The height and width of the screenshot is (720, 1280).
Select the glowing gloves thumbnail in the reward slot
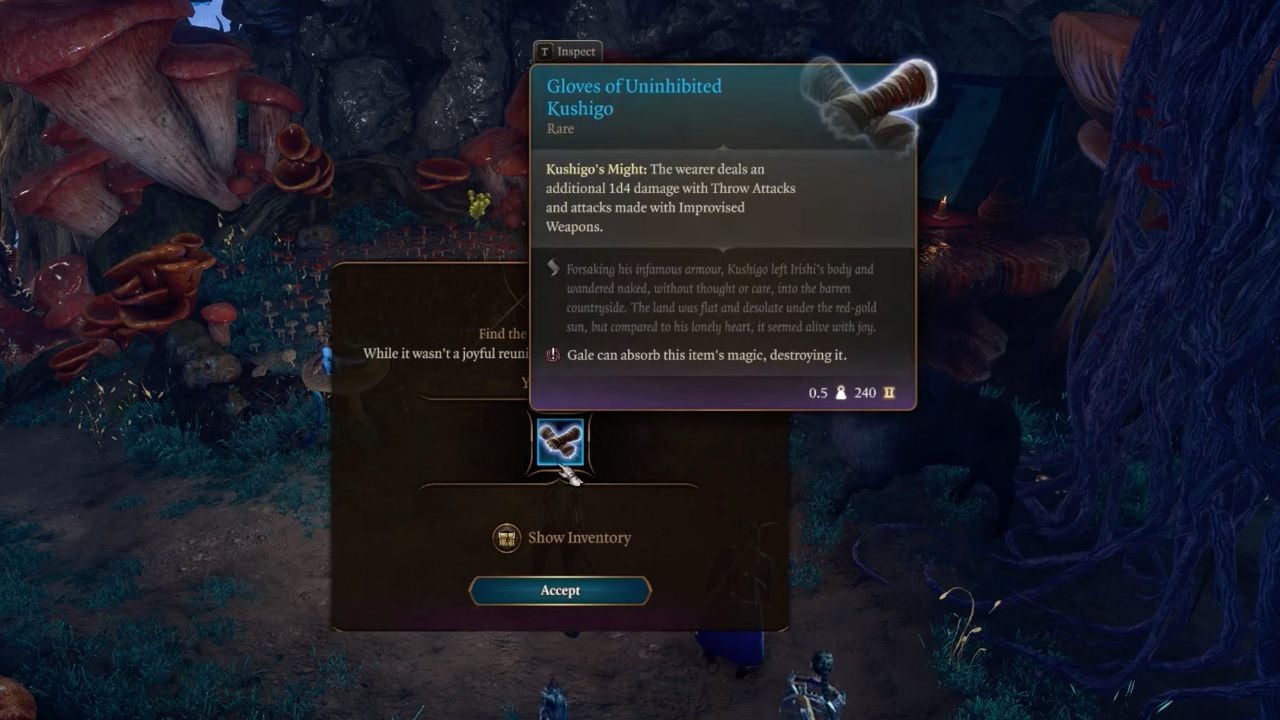point(561,438)
